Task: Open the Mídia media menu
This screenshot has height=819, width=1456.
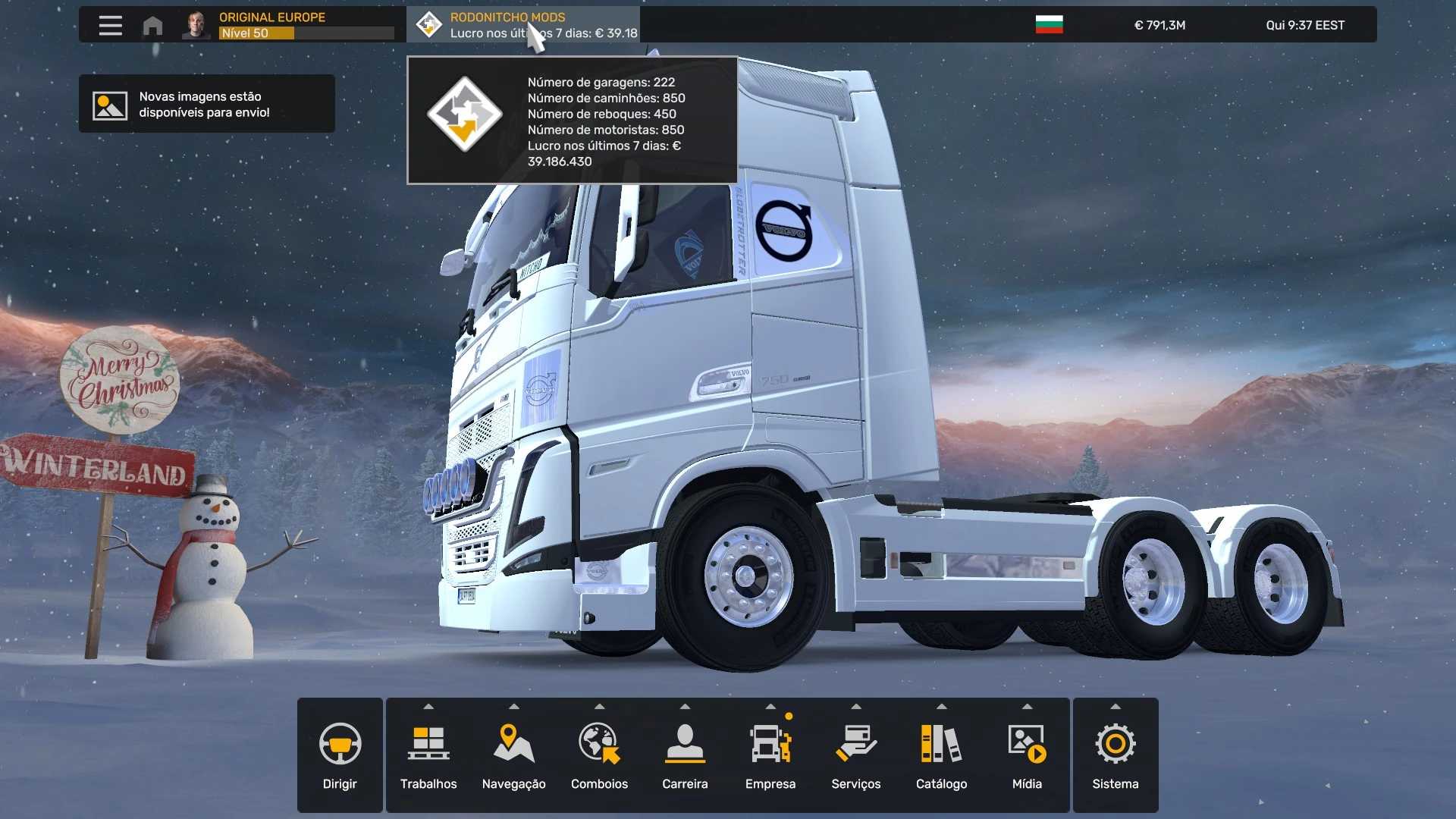Action: point(1027,755)
